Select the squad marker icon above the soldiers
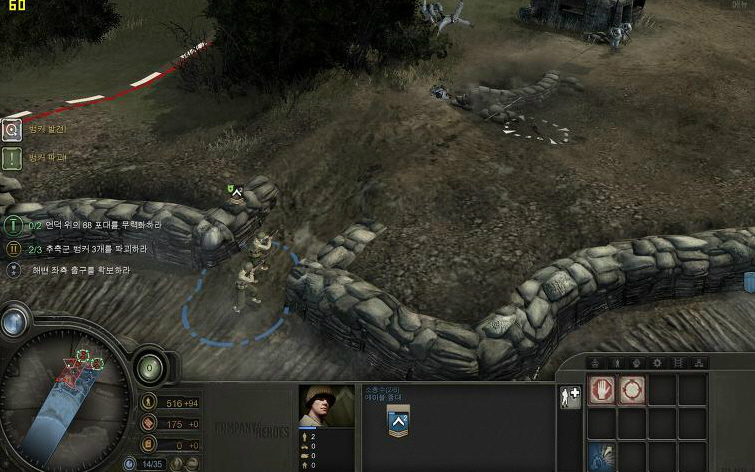This screenshot has width=755, height=472. pyautogui.click(x=234, y=189)
